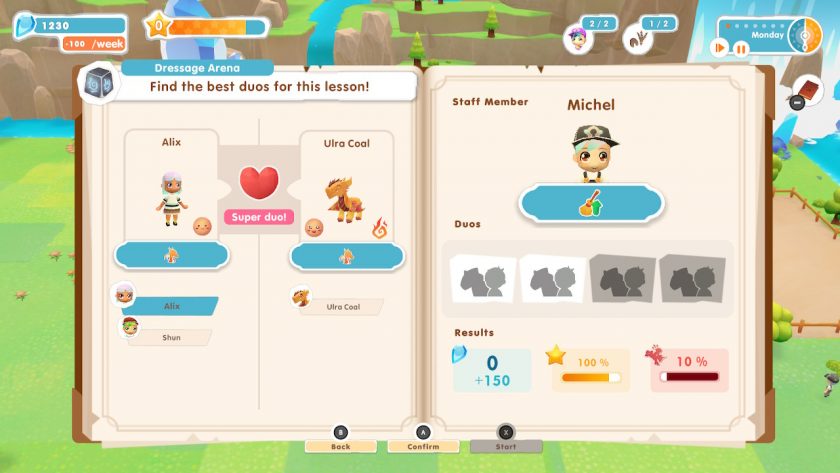Click Alix's character card
The image size is (840, 473).
172,190
